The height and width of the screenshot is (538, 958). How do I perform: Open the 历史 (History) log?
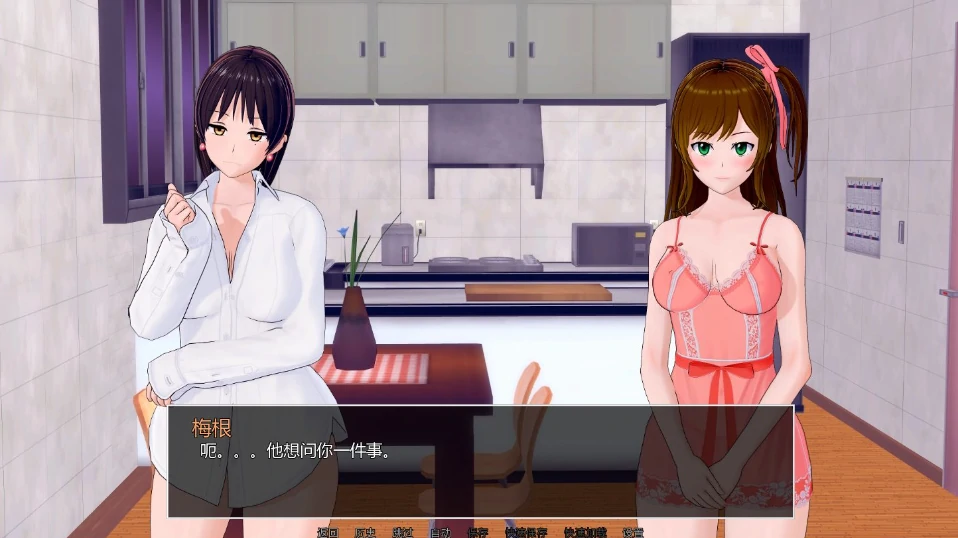point(365,532)
